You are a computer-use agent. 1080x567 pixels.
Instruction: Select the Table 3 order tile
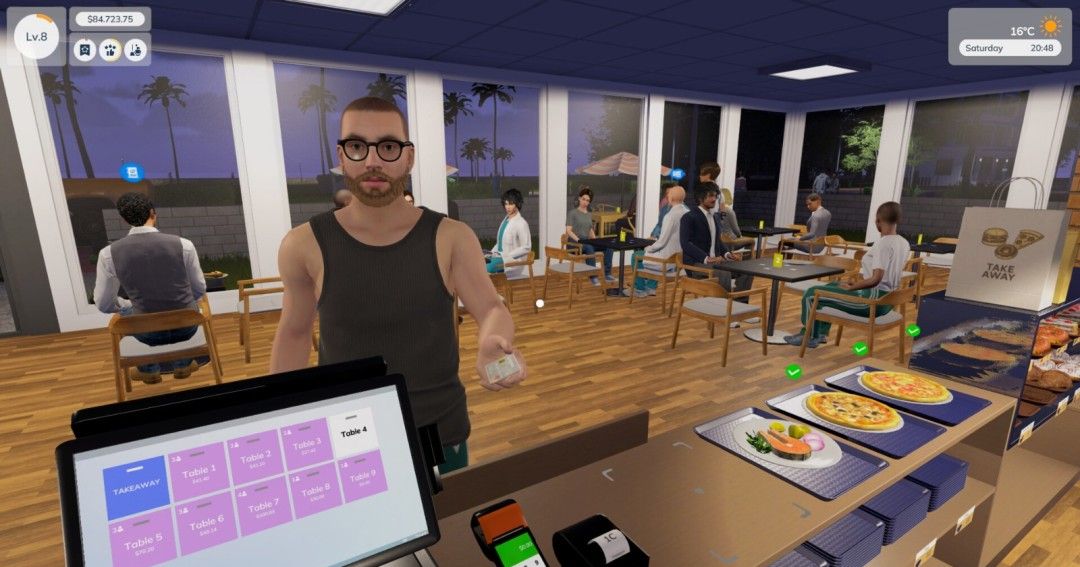tap(306, 444)
